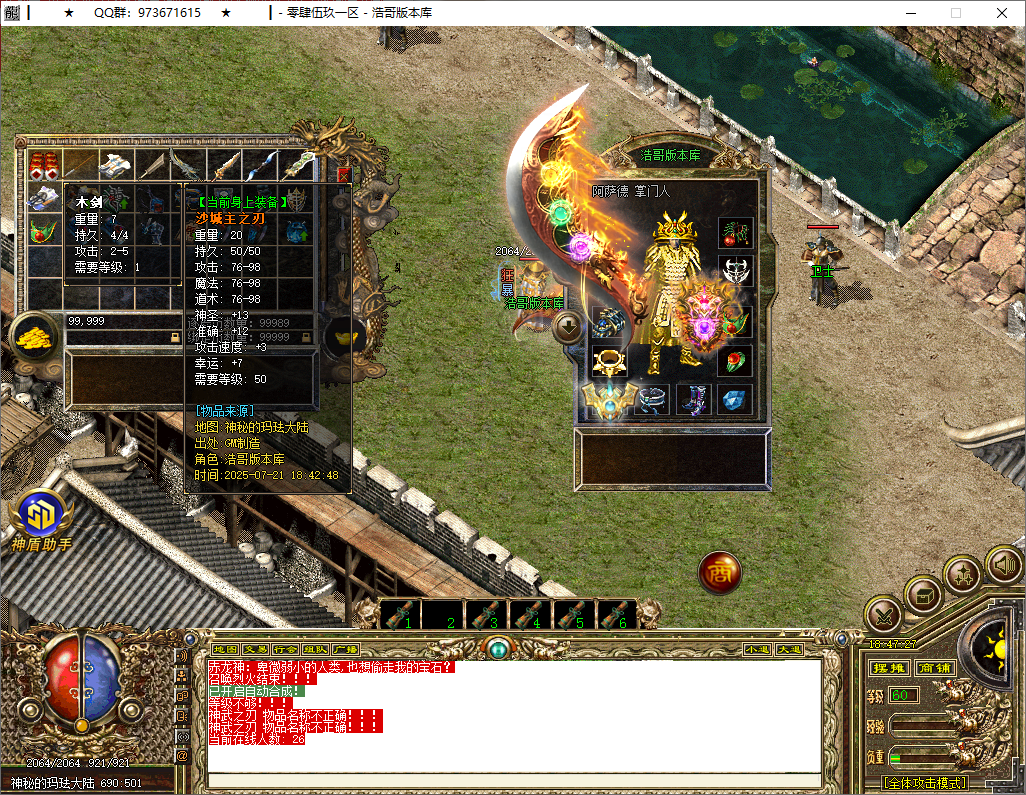Switch to the 地图 chat tab

pos(226,649)
